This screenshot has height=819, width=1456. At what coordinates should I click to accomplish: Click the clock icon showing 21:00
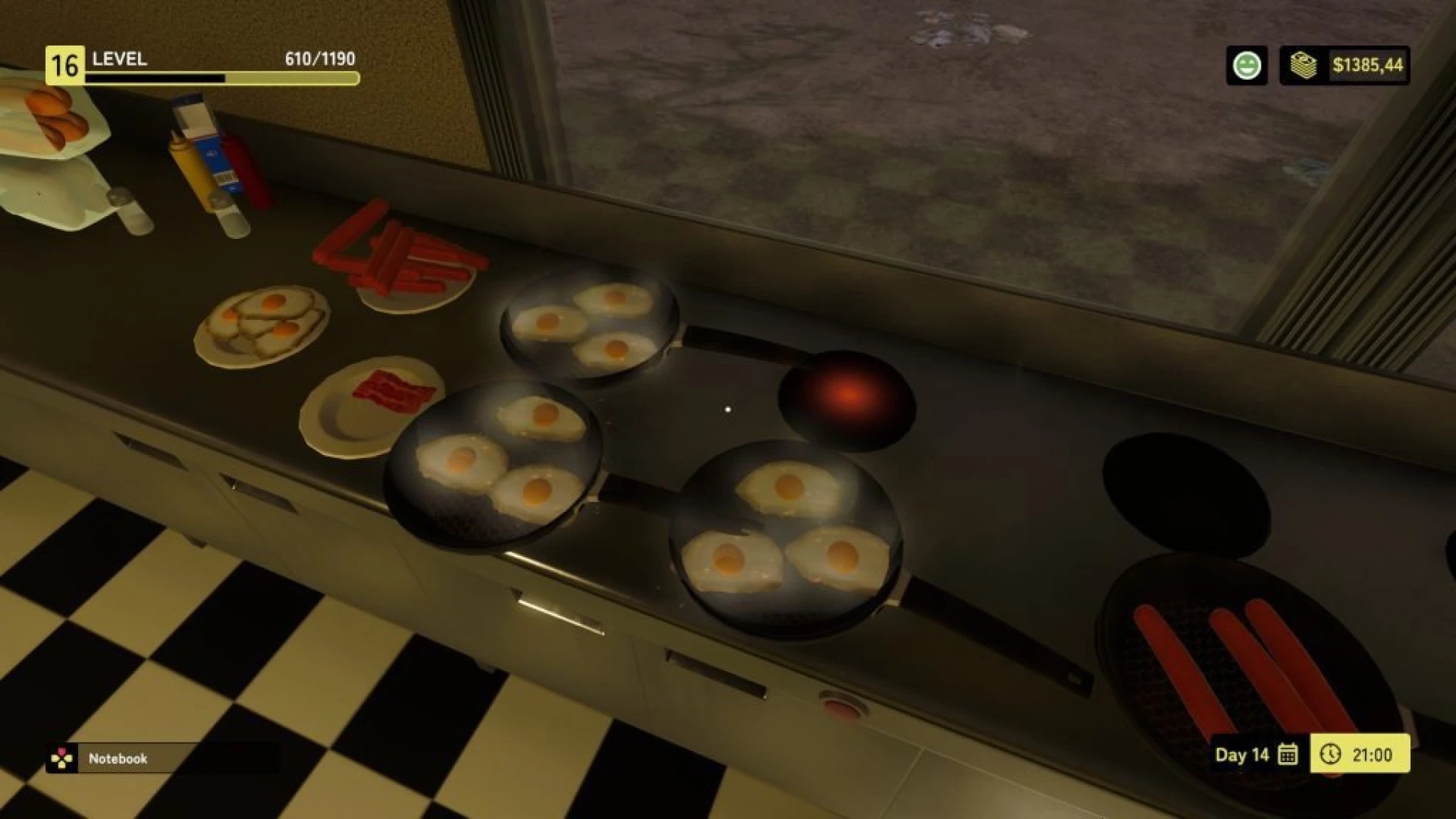(x=1332, y=755)
